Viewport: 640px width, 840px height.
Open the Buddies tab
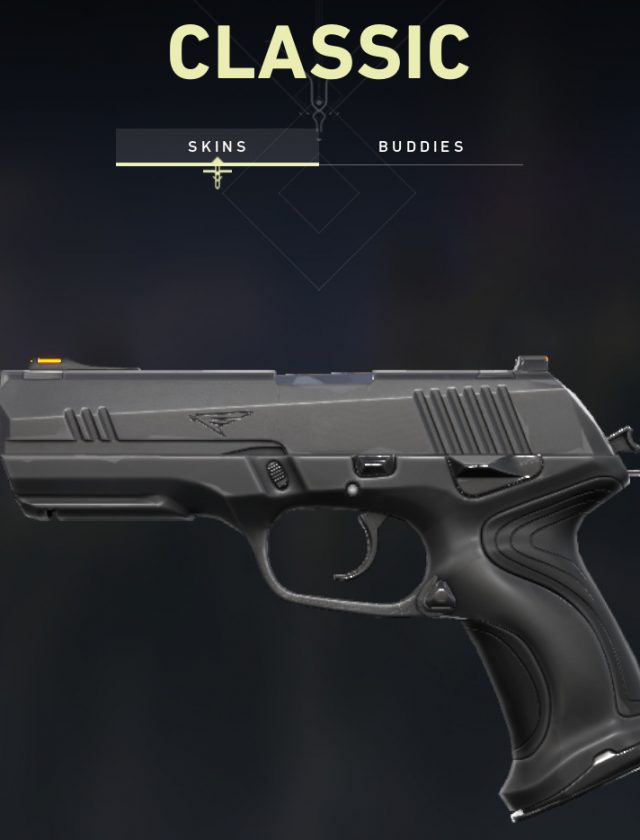point(421,146)
